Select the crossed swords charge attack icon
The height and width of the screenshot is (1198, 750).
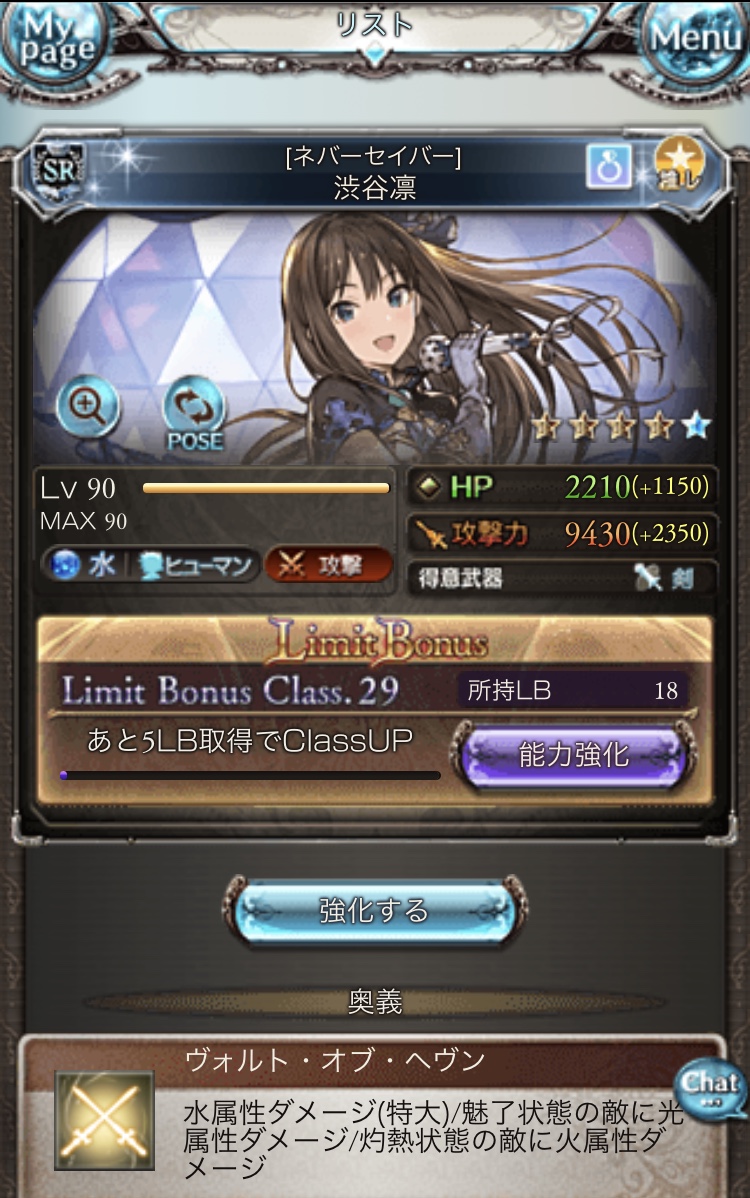pyautogui.click(x=104, y=1120)
